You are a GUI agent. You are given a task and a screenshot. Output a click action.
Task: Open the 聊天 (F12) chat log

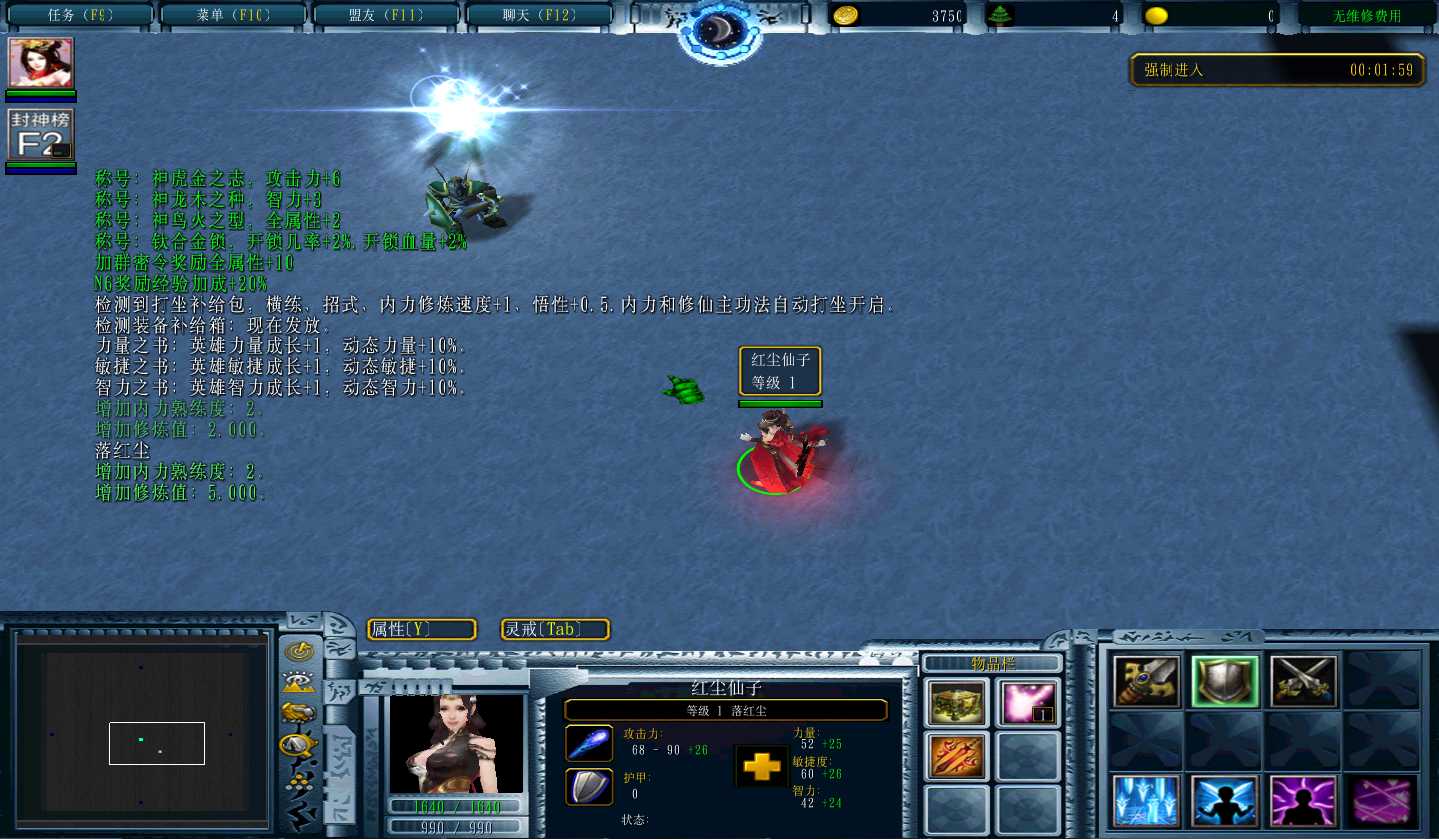click(538, 15)
